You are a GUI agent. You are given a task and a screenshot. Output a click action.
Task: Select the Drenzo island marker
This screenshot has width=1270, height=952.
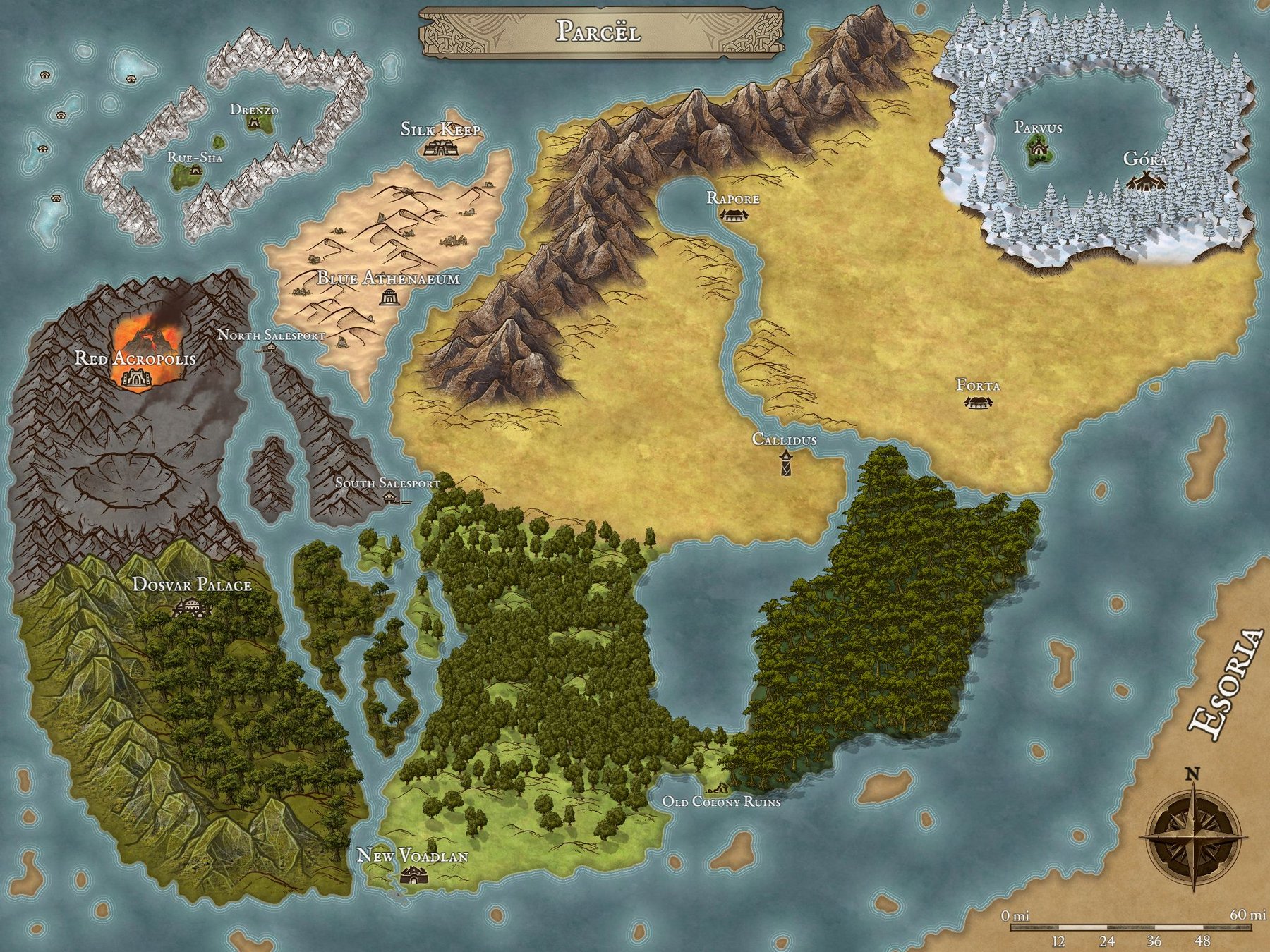[254, 123]
